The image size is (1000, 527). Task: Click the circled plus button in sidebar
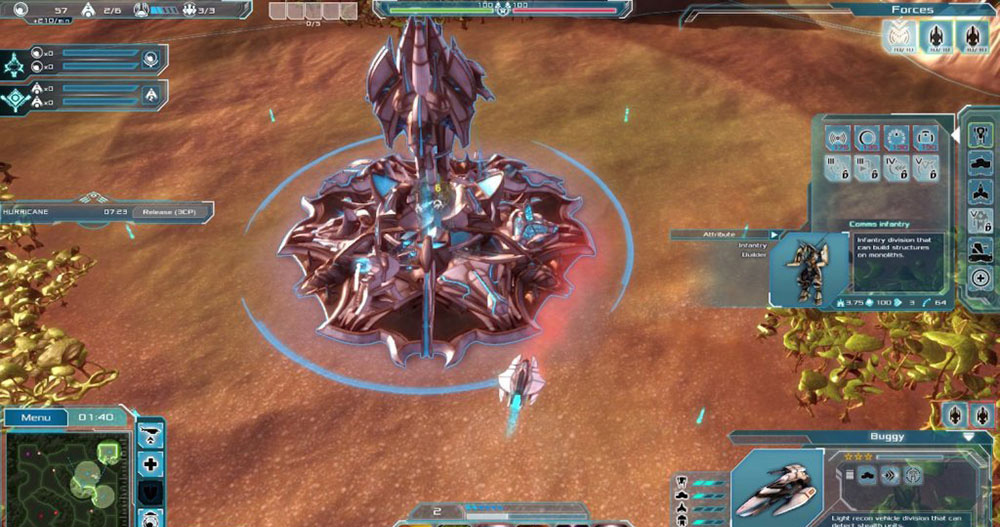click(980, 277)
